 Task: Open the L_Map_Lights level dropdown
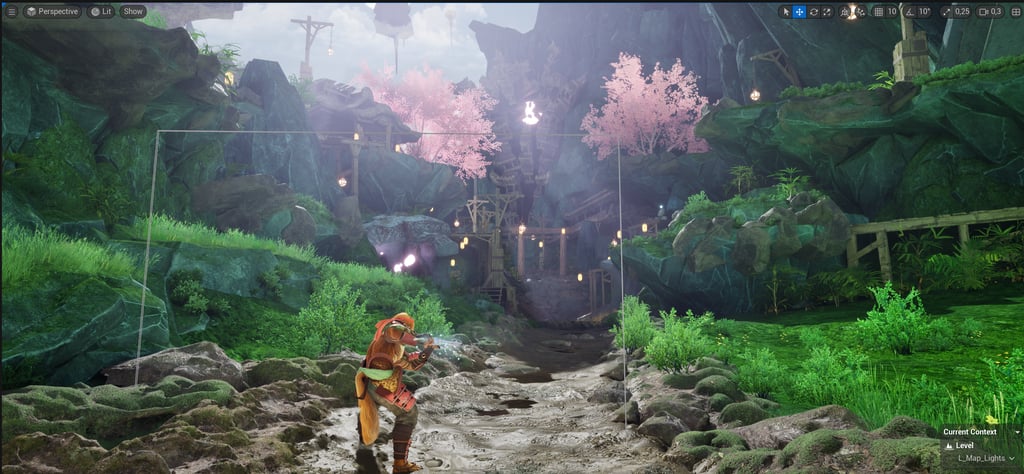[x=987, y=458]
